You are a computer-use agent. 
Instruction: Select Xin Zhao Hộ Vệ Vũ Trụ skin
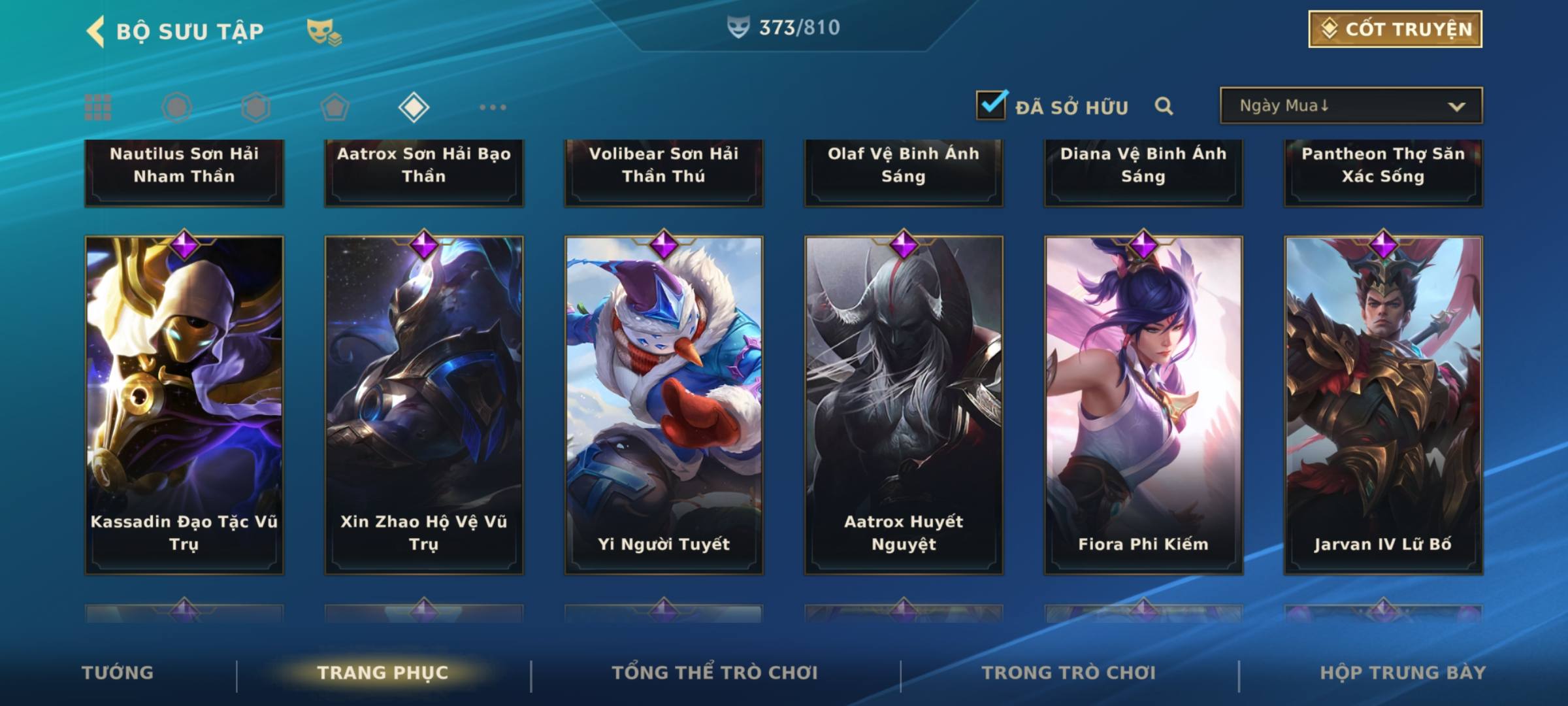coord(424,405)
